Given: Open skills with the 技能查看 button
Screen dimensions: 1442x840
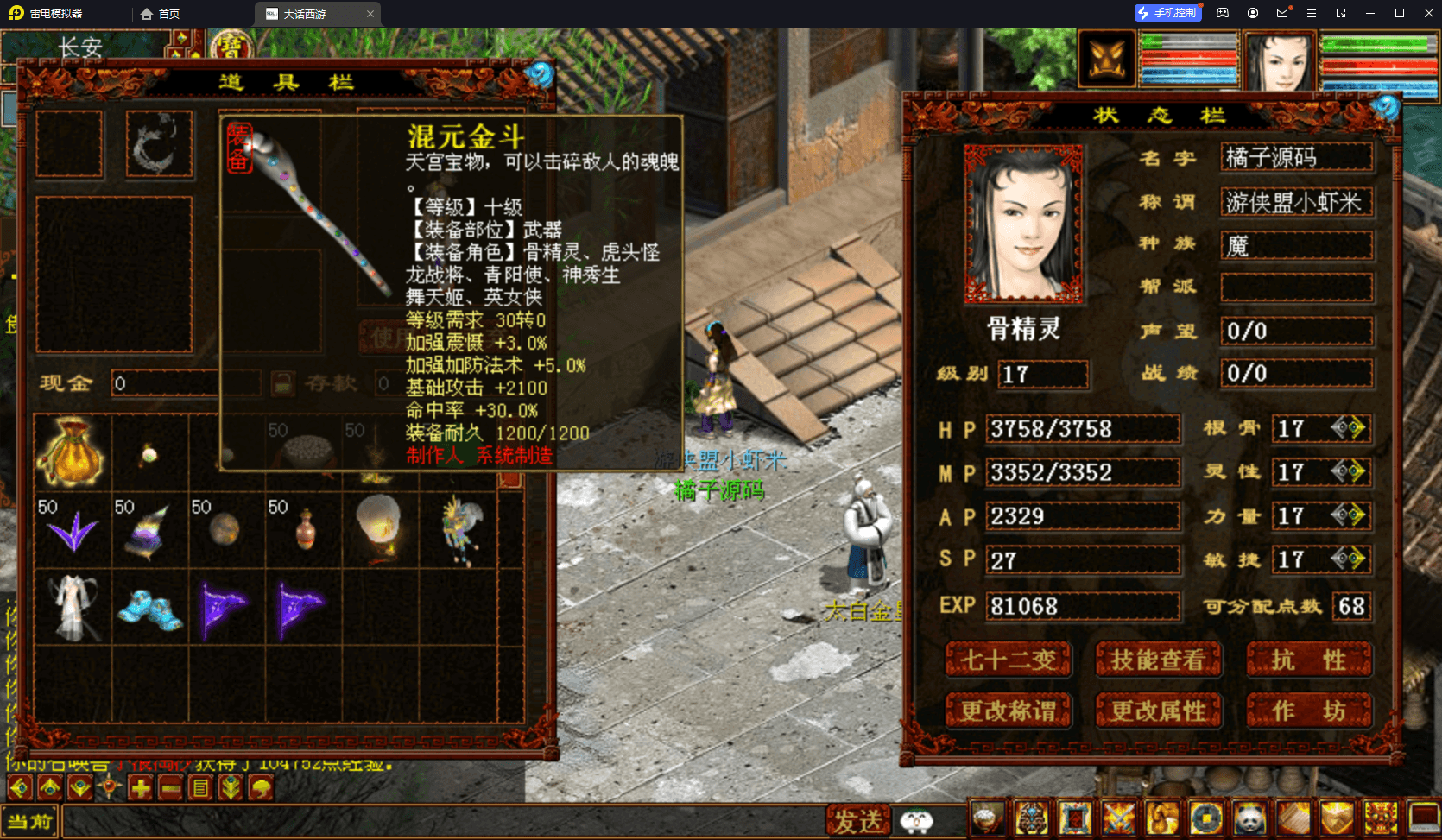Looking at the screenshot, I should (1160, 660).
